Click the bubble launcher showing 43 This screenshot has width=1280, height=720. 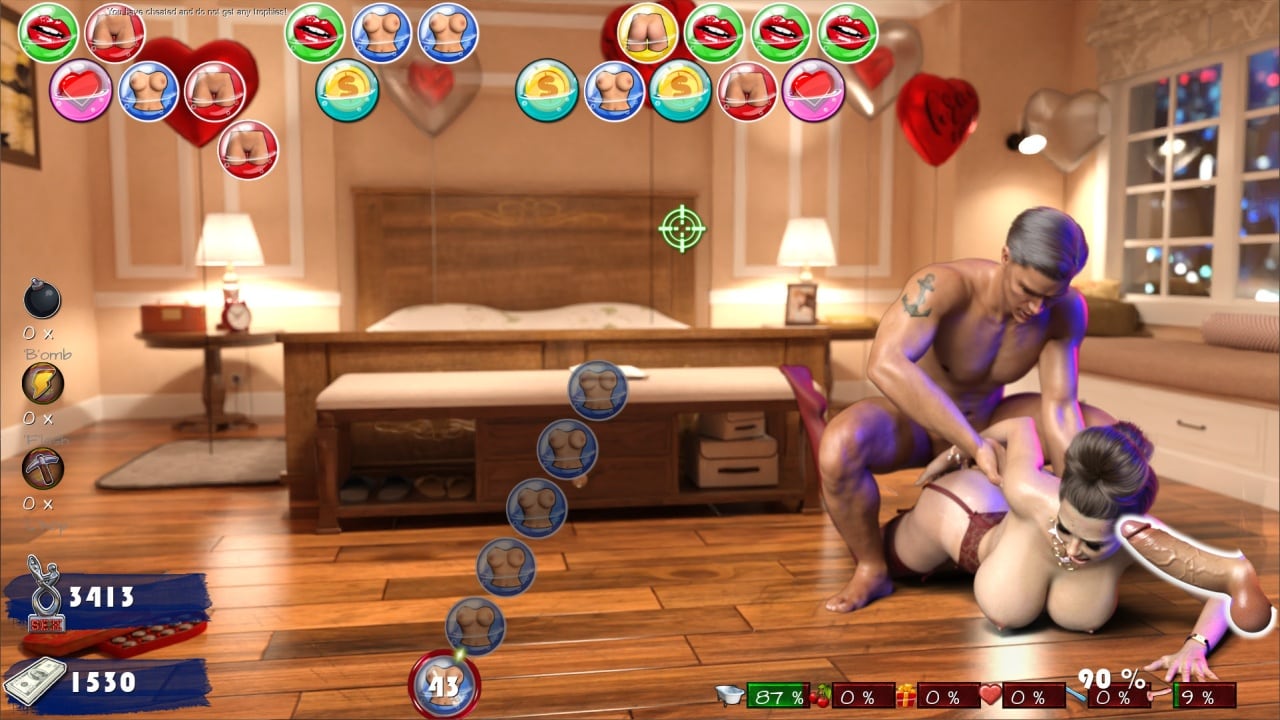tap(444, 685)
